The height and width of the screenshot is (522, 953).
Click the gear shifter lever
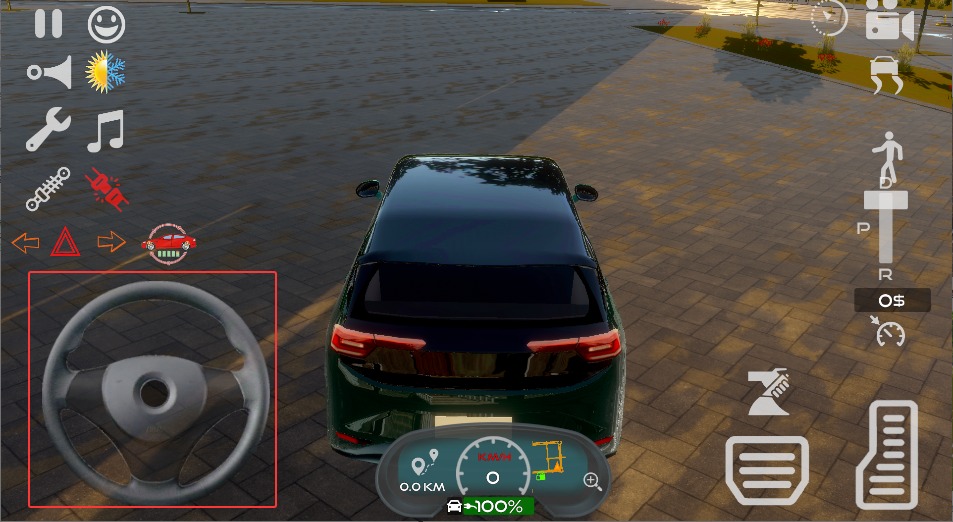pyautogui.click(x=885, y=225)
